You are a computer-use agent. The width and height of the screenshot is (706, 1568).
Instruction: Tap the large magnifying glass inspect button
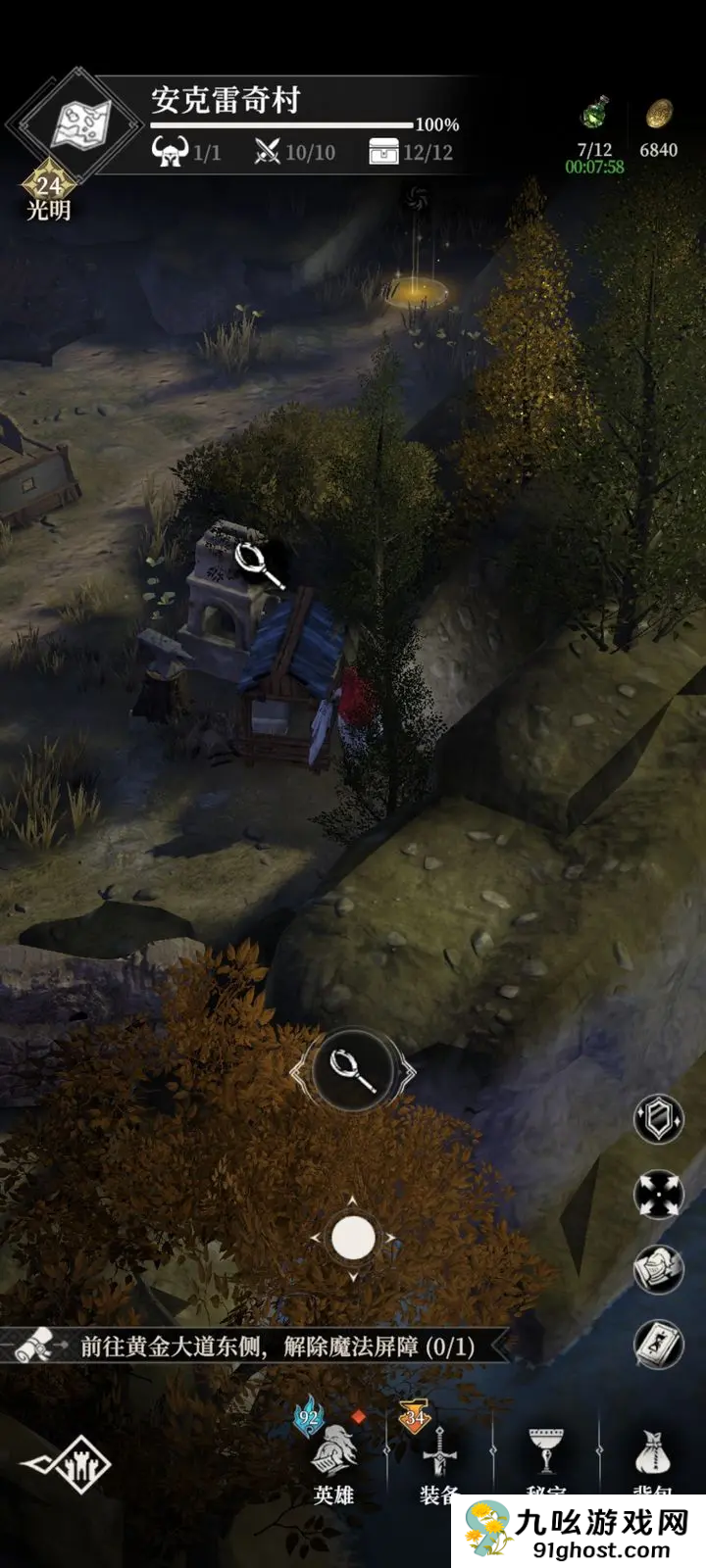pos(353,1070)
